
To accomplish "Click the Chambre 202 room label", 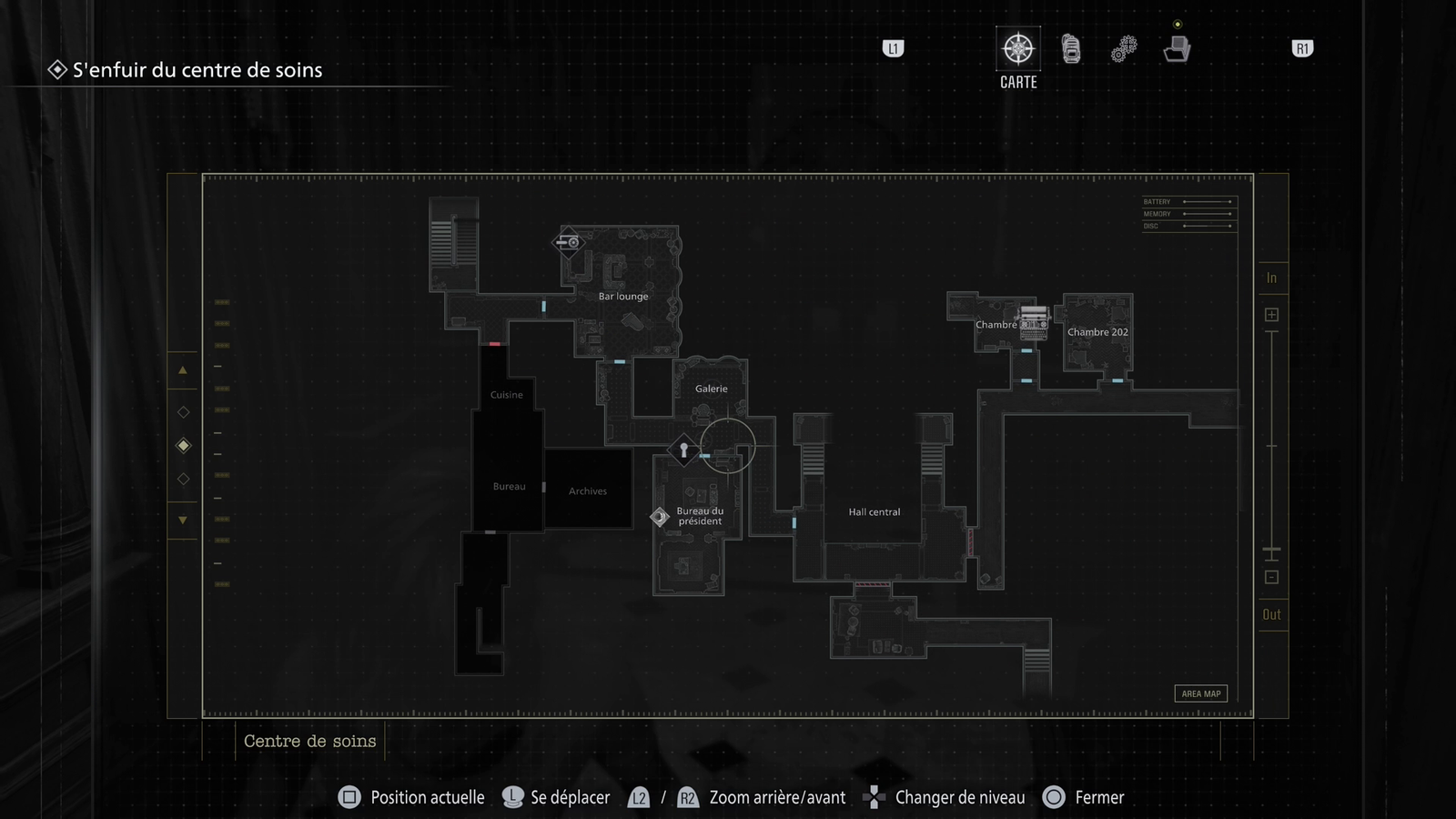I will [x=1097, y=332].
